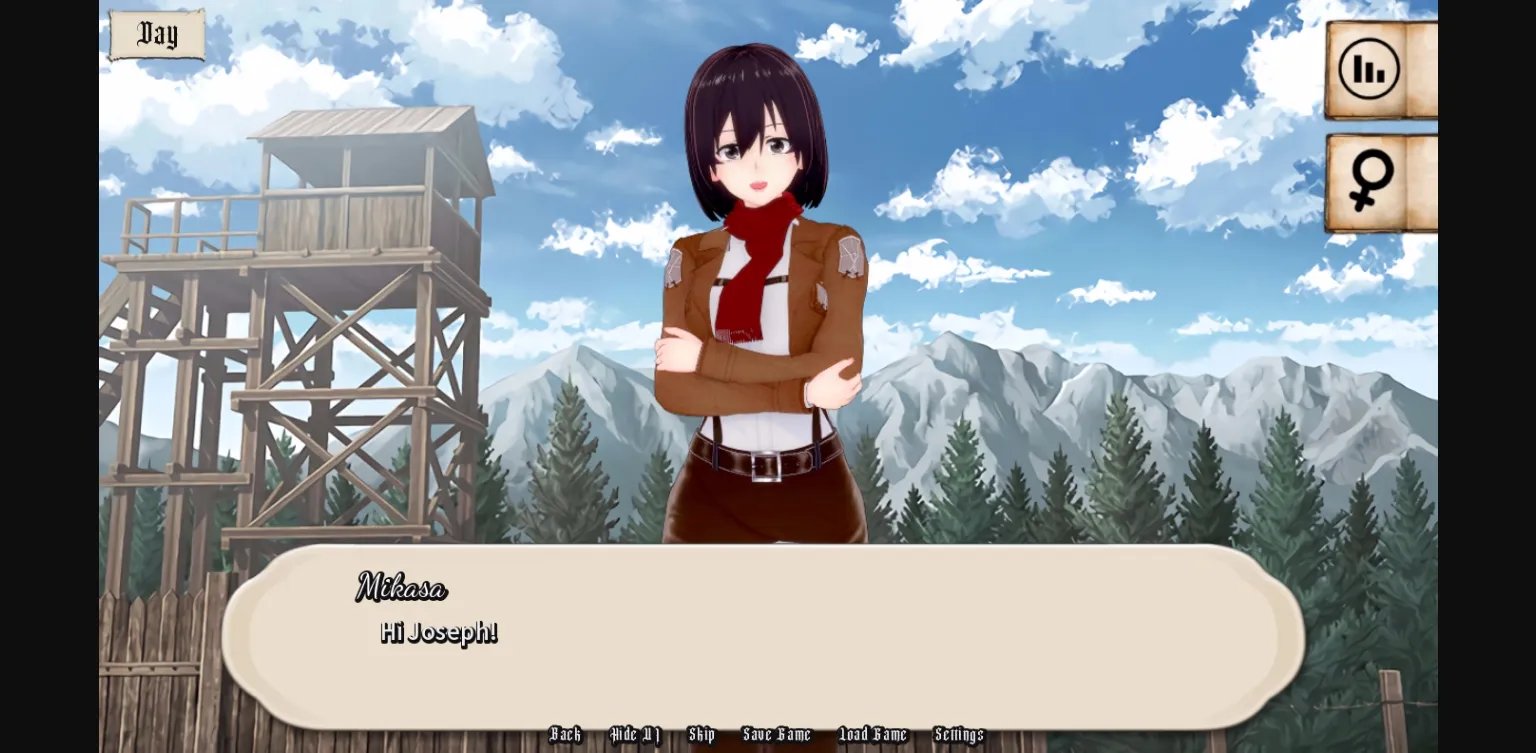Turn on UI hiding with Hide UI

(x=635, y=735)
